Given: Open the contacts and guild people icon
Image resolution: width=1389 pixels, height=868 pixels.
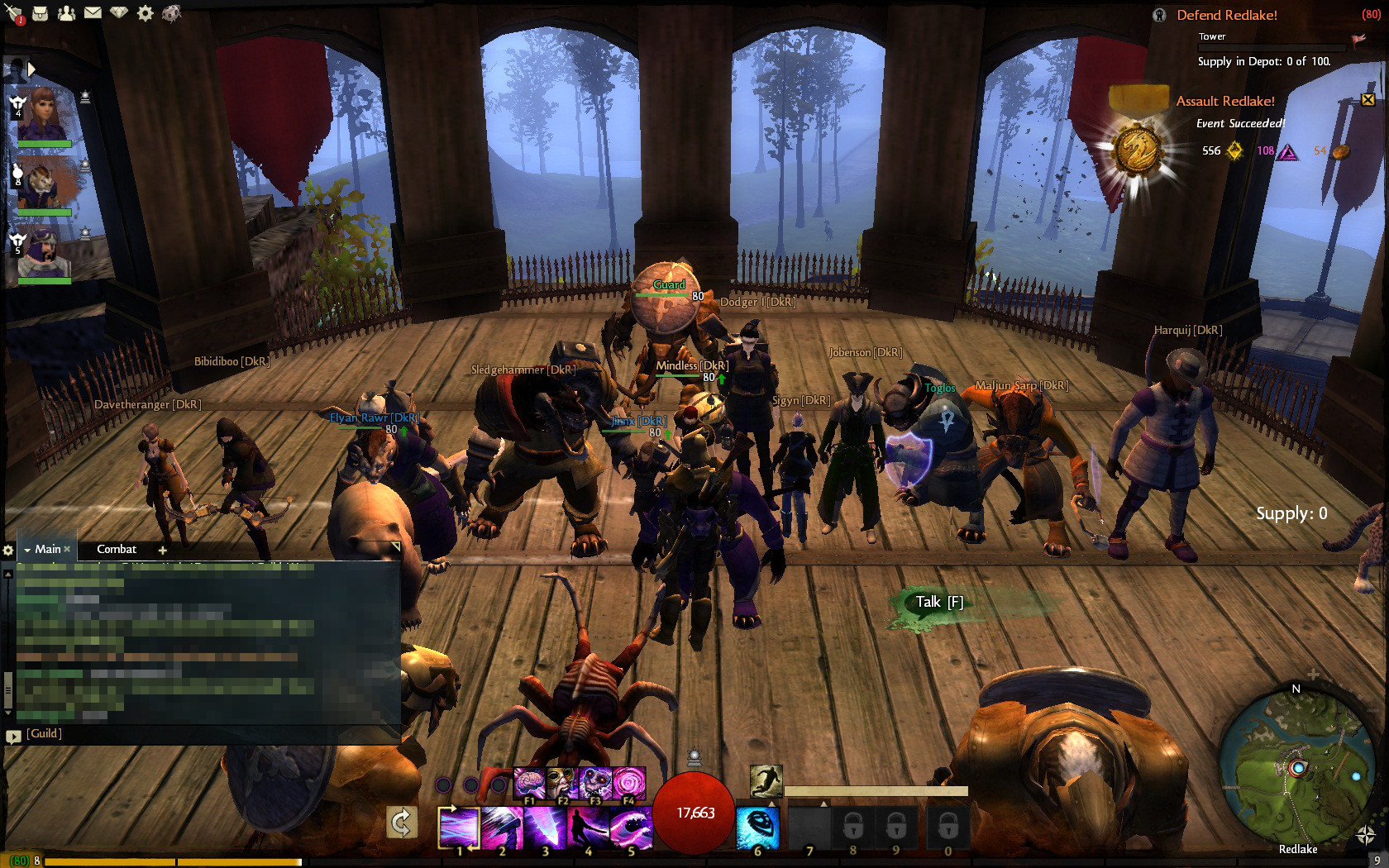Looking at the screenshot, I should click(66, 13).
